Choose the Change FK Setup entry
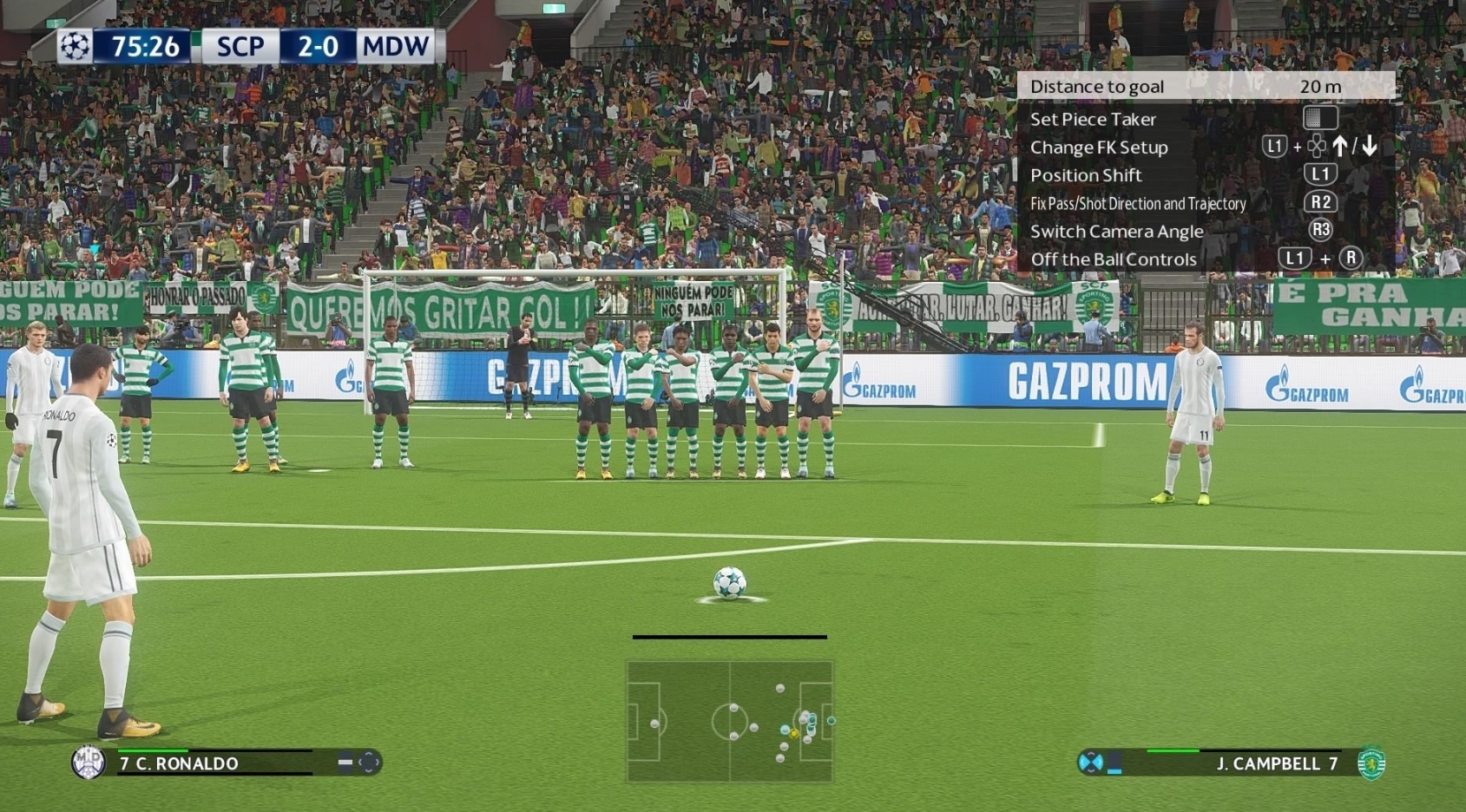This screenshot has width=1466, height=812. [1099, 147]
